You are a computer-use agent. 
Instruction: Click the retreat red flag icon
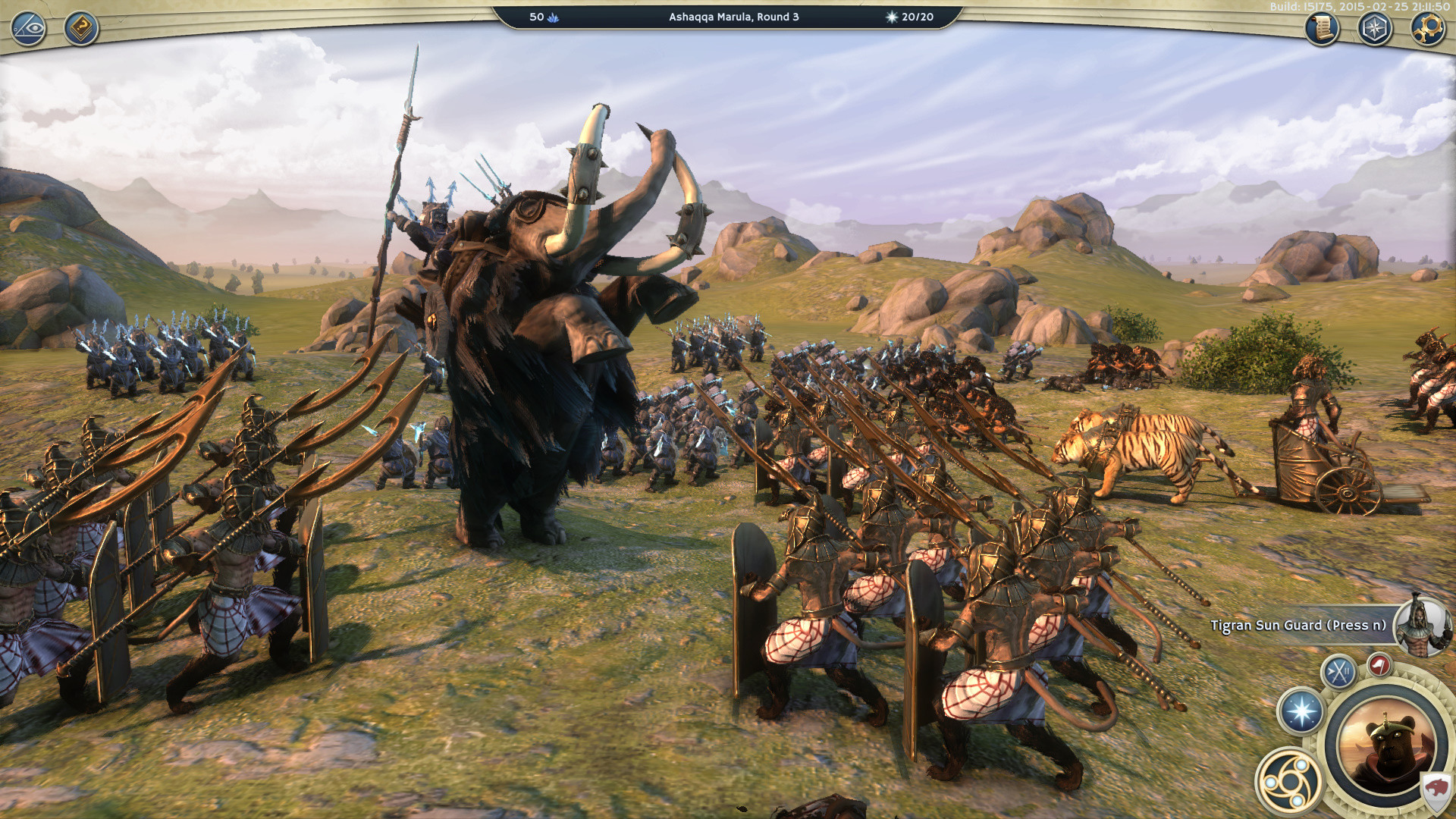pyautogui.click(x=1379, y=665)
